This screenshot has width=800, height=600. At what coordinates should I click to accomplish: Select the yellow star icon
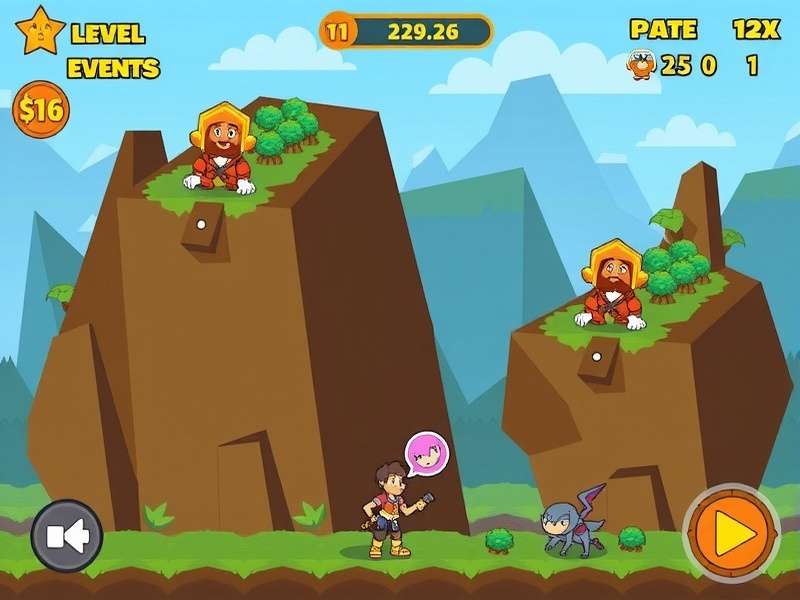tap(40, 30)
